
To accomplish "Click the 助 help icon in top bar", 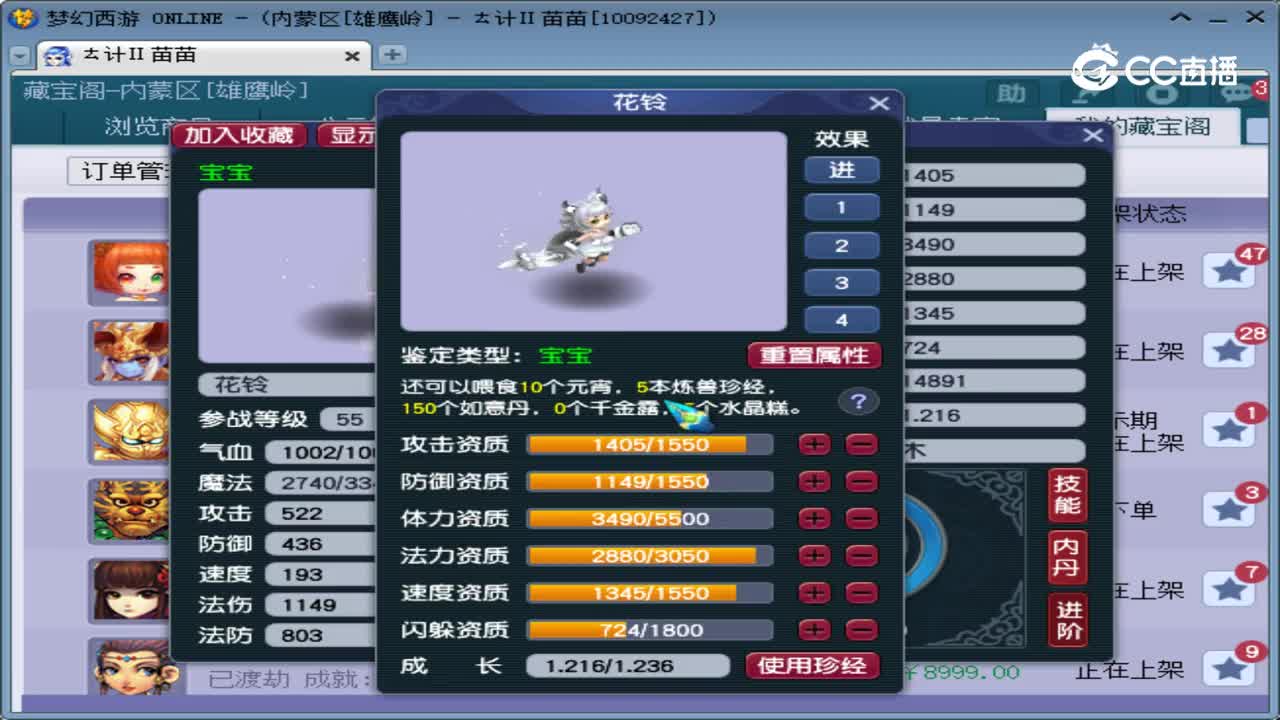I will point(1012,92).
